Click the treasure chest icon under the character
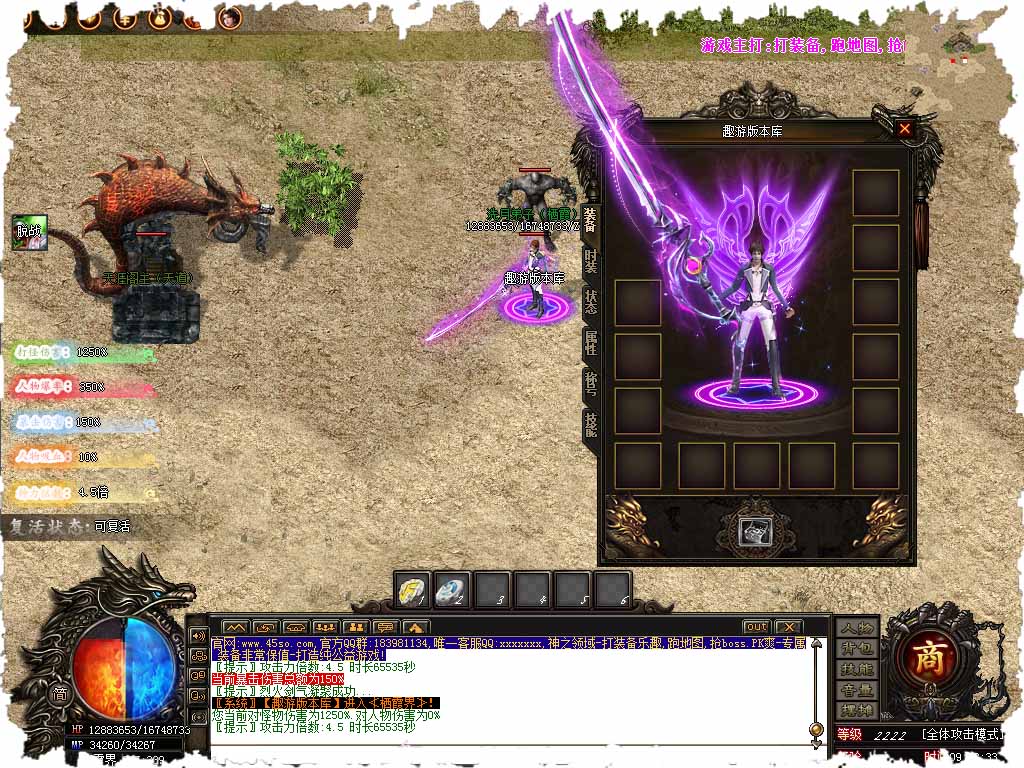Viewport: 1024px width, 768px height. [x=754, y=531]
